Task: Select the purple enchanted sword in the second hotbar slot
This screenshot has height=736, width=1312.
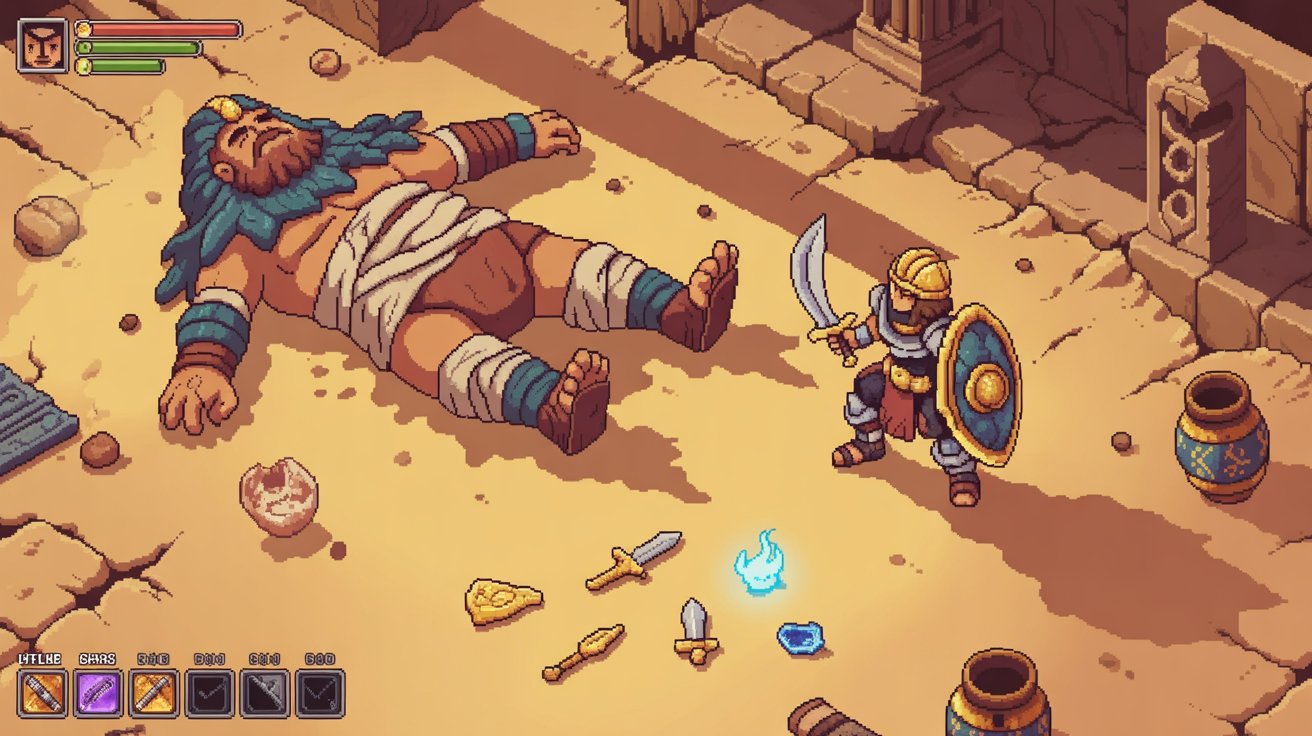Action: [x=97, y=690]
